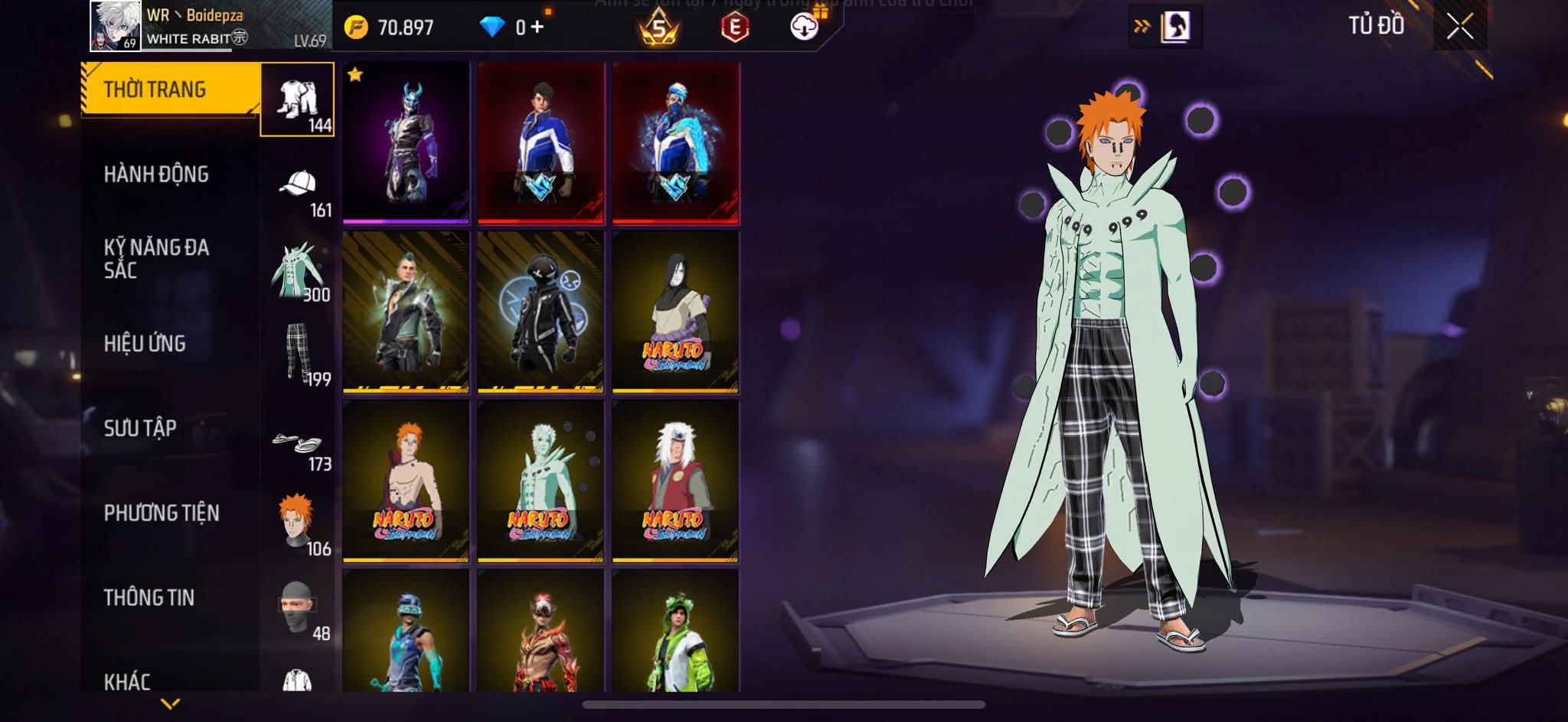Open the PHƯƠNG TIỆN category
The width and height of the screenshot is (1568, 722).
pyautogui.click(x=161, y=513)
